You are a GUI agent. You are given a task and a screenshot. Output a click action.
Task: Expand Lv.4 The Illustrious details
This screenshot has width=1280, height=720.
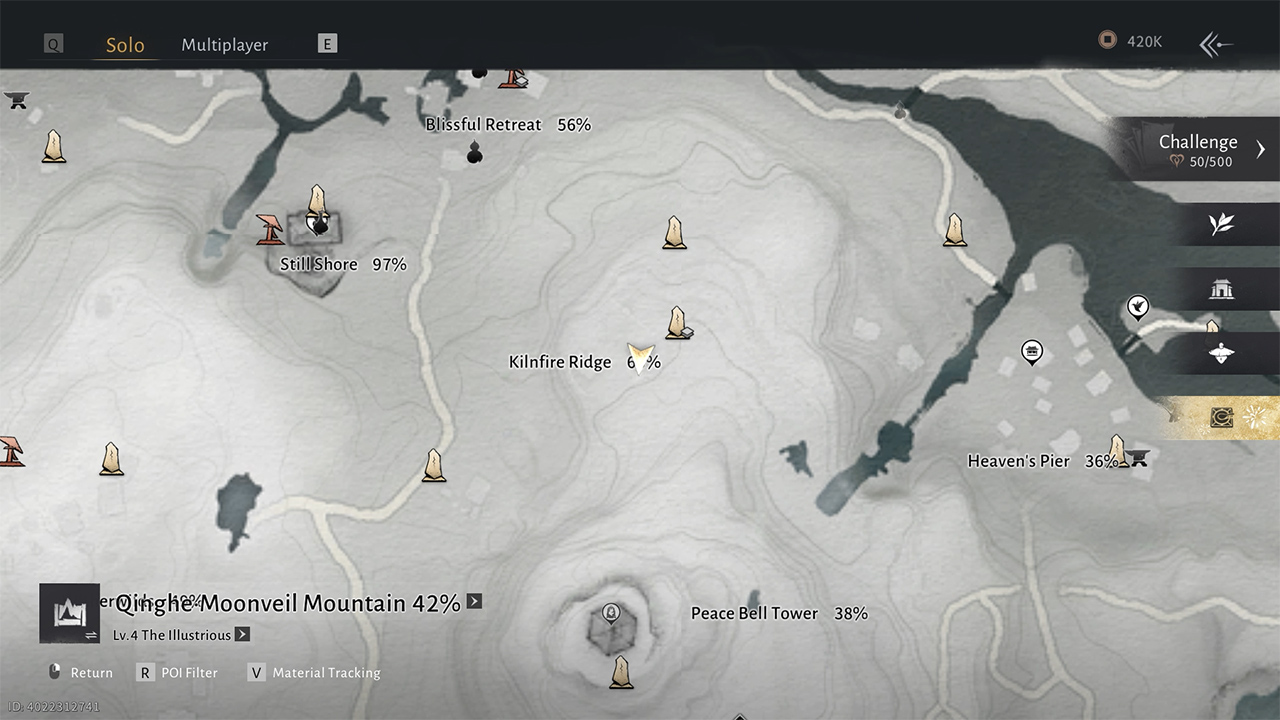pyautogui.click(x=242, y=635)
